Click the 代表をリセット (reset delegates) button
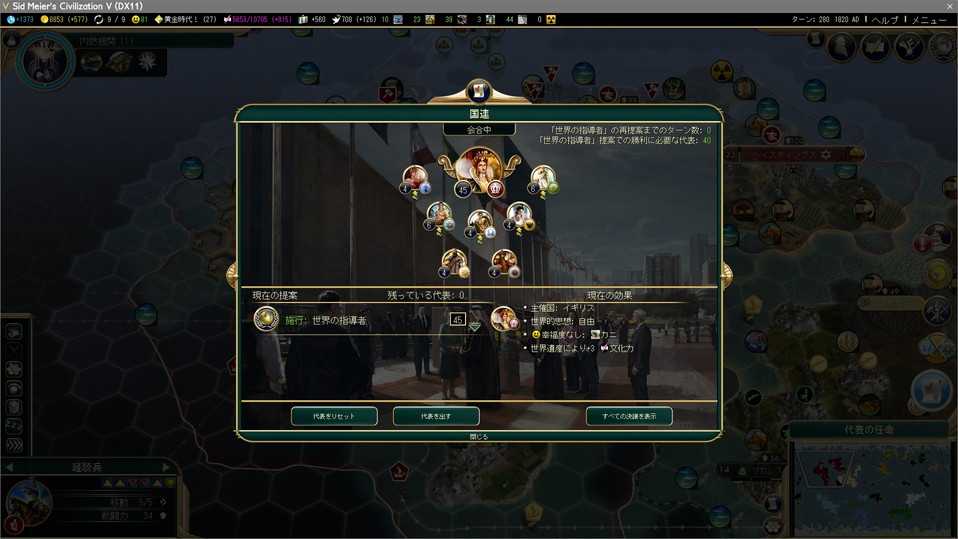 click(x=335, y=416)
